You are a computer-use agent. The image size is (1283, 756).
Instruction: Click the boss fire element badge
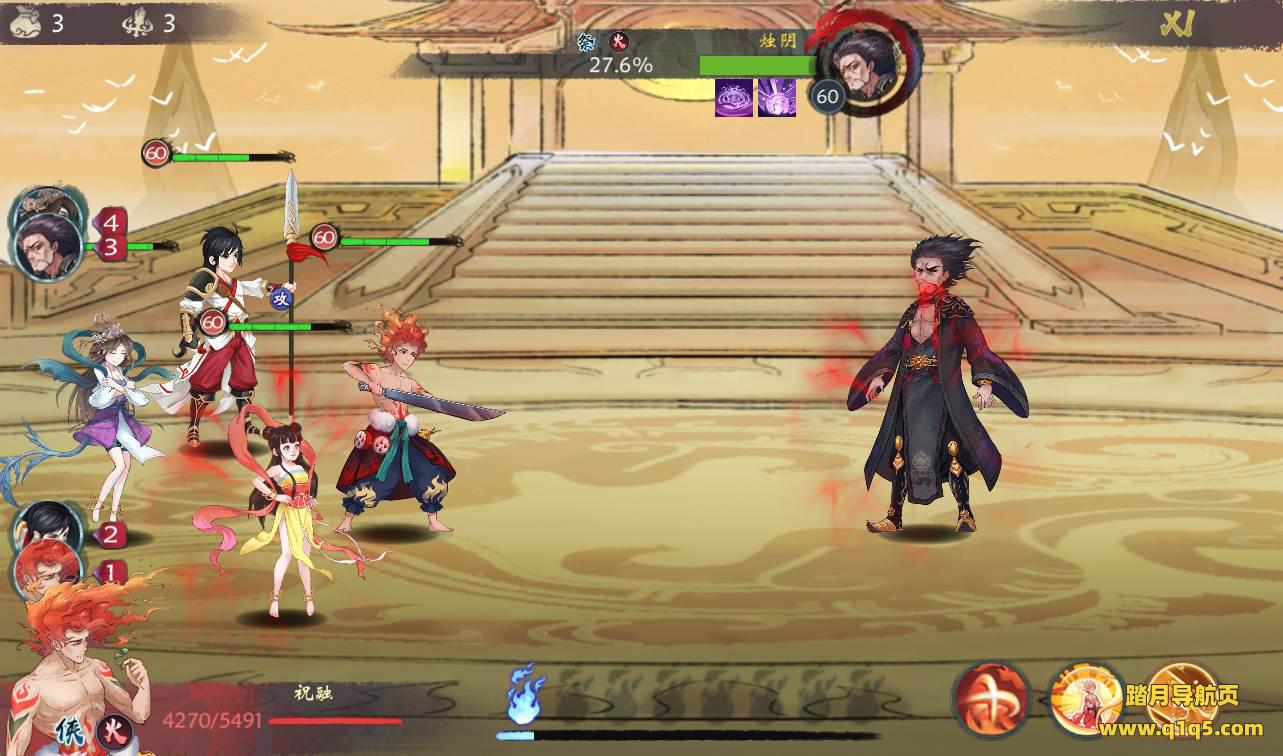click(619, 42)
